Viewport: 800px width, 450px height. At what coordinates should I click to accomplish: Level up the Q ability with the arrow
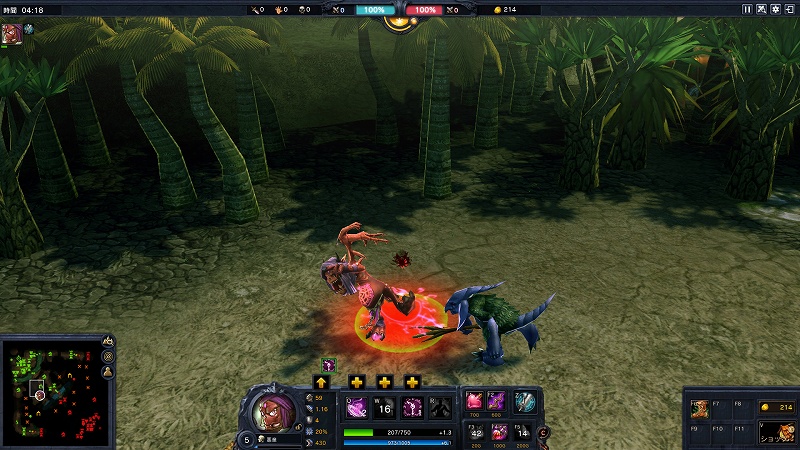321,382
